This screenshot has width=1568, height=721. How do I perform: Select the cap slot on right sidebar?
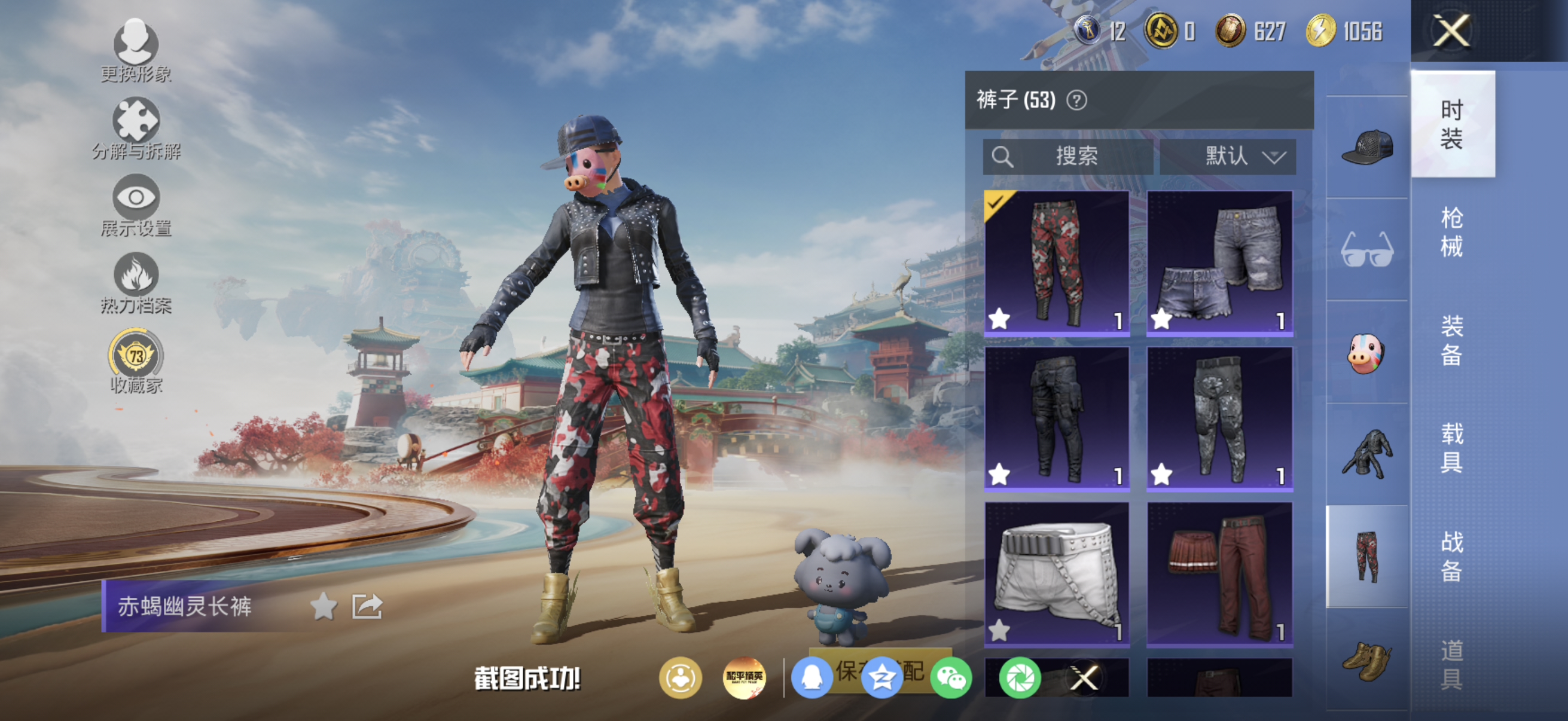tap(1366, 146)
